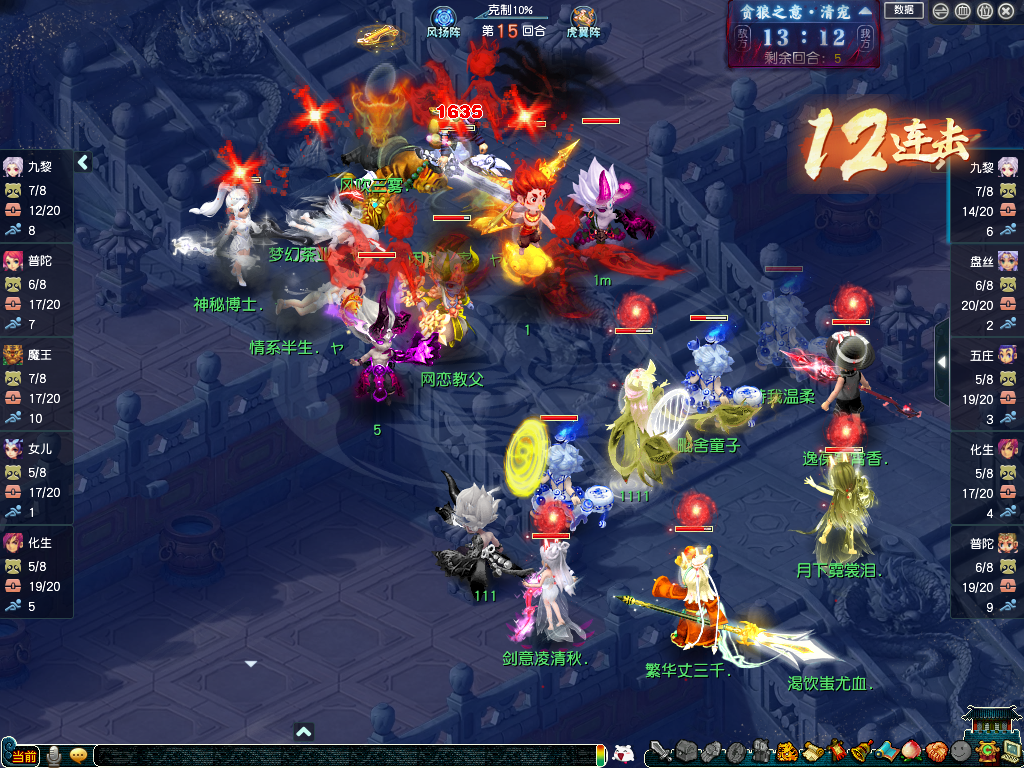The width and height of the screenshot is (1024, 768).
Task: Select the 虎翼阵 formation icon
Action: click(583, 19)
